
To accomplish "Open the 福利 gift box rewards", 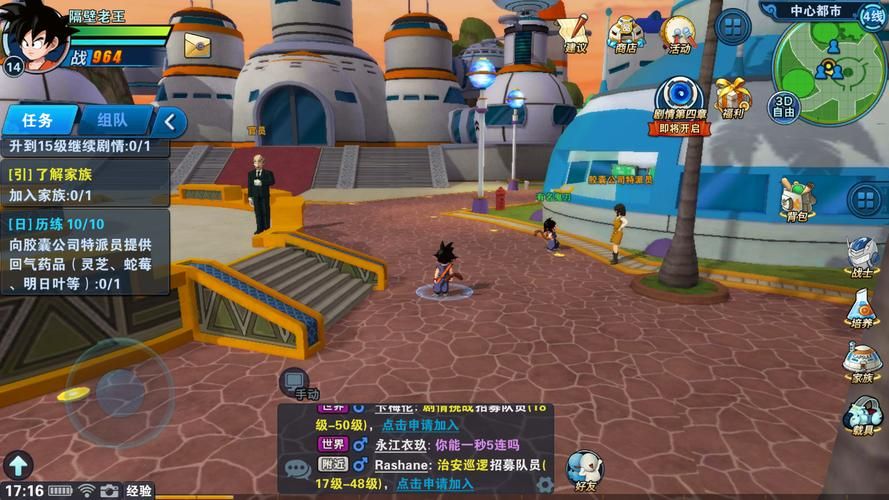I will (732, 99).
